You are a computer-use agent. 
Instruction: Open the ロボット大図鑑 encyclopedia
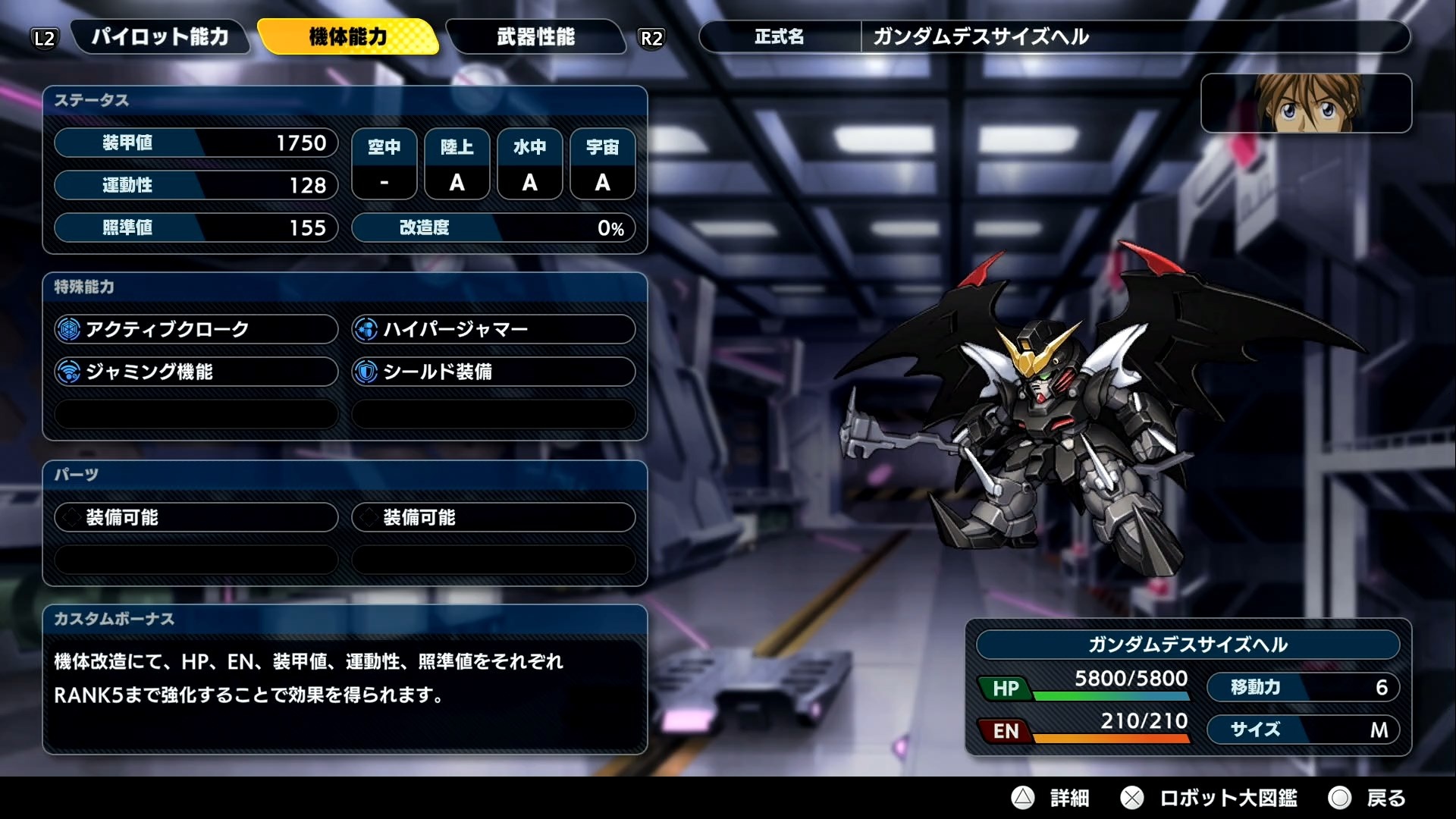coord(1210,798)
